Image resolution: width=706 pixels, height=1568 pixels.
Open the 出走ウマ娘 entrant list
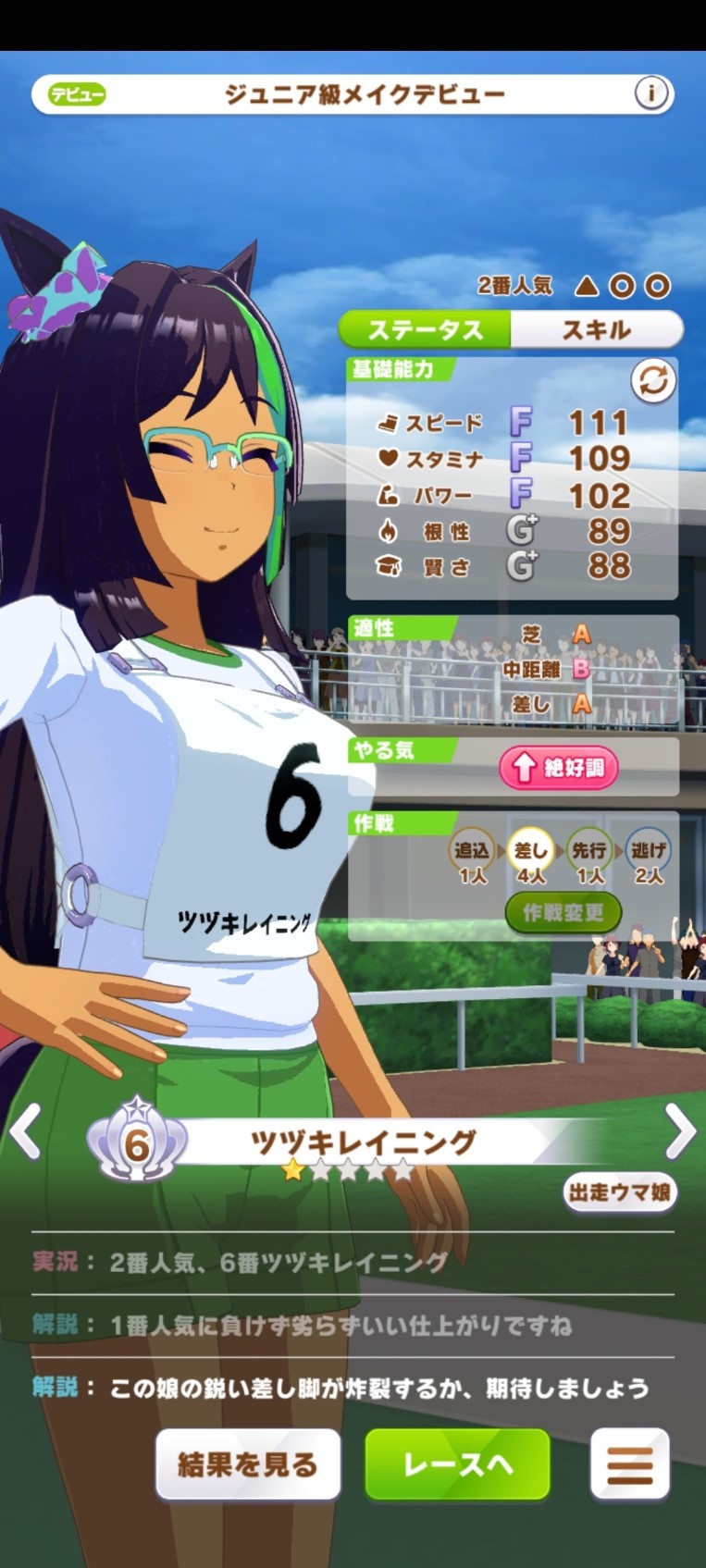point(619,1192)
